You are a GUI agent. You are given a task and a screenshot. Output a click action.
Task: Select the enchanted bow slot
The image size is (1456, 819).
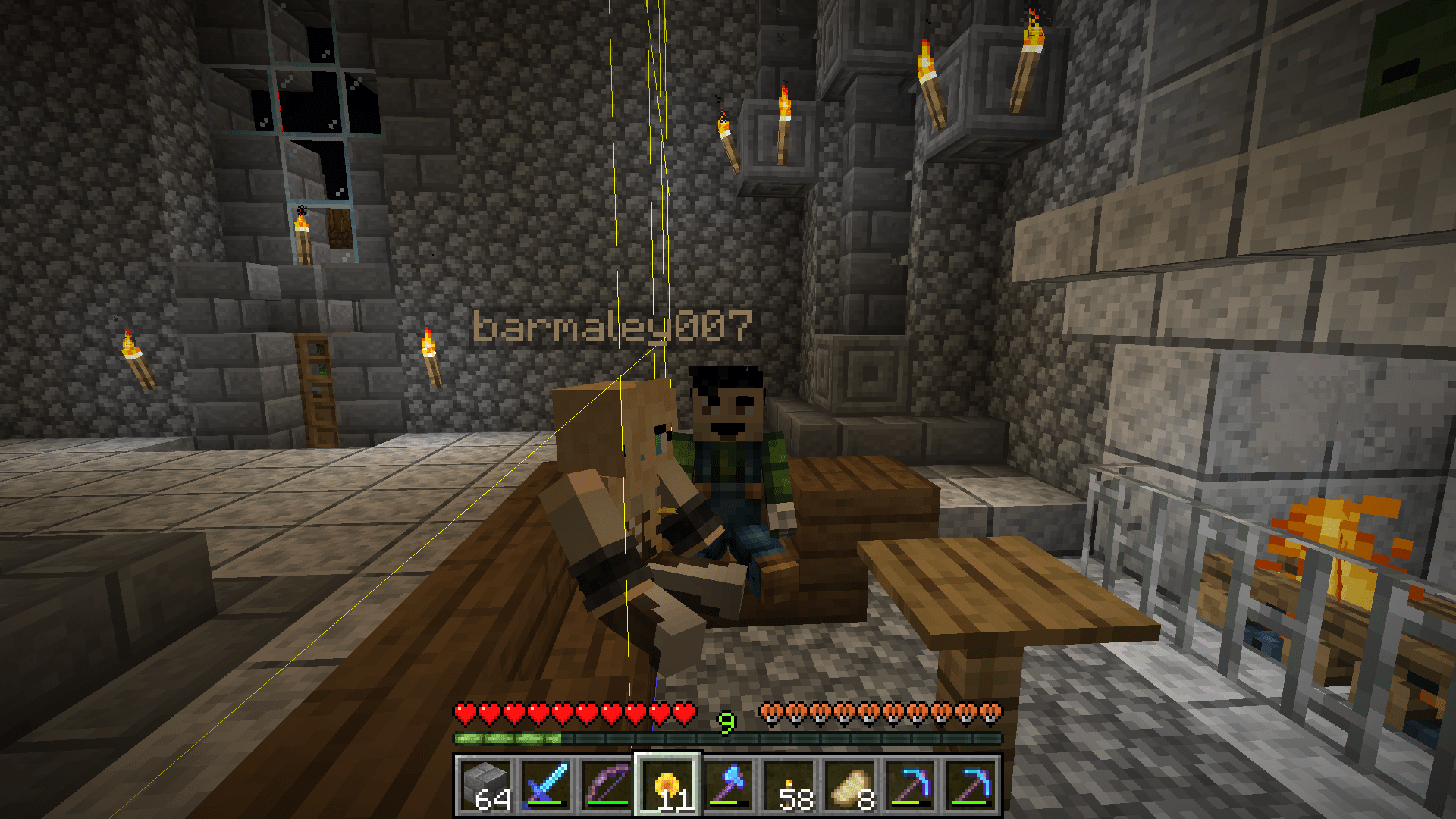click(607, 785)
